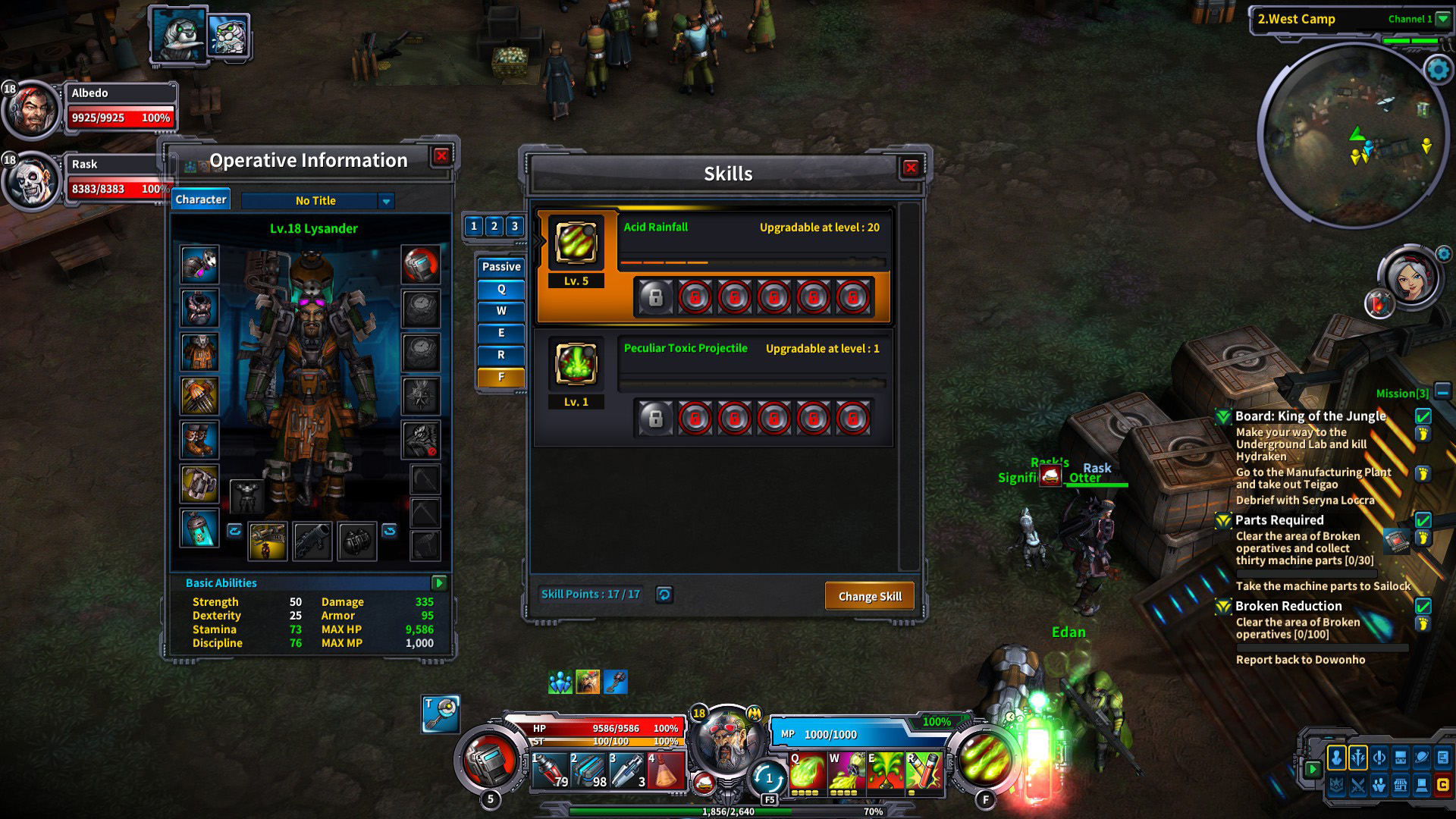Image resolution: width=1456 pixels, height=819 pixels.
Task: Click the Change Skill button
Action: pyautogui.click(x=869, y=596)
